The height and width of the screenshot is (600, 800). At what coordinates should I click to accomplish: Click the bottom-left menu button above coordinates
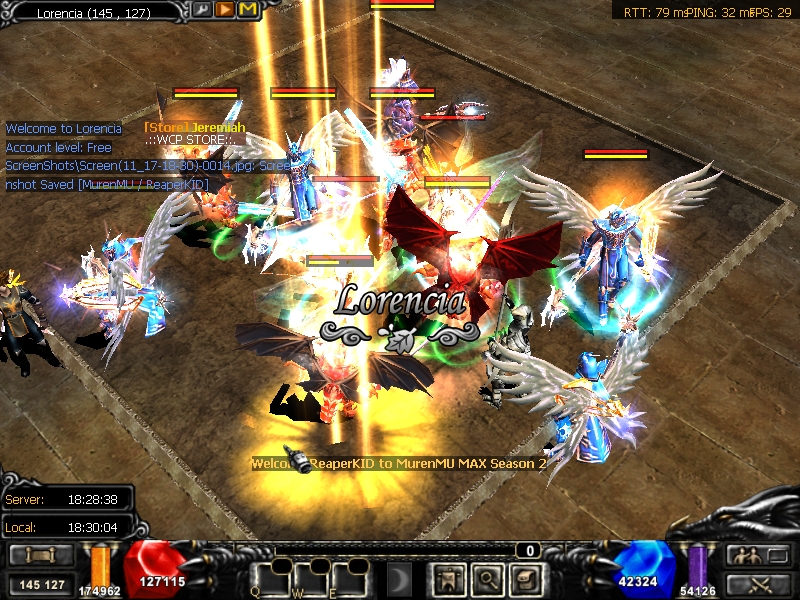[x=41, y=555]
